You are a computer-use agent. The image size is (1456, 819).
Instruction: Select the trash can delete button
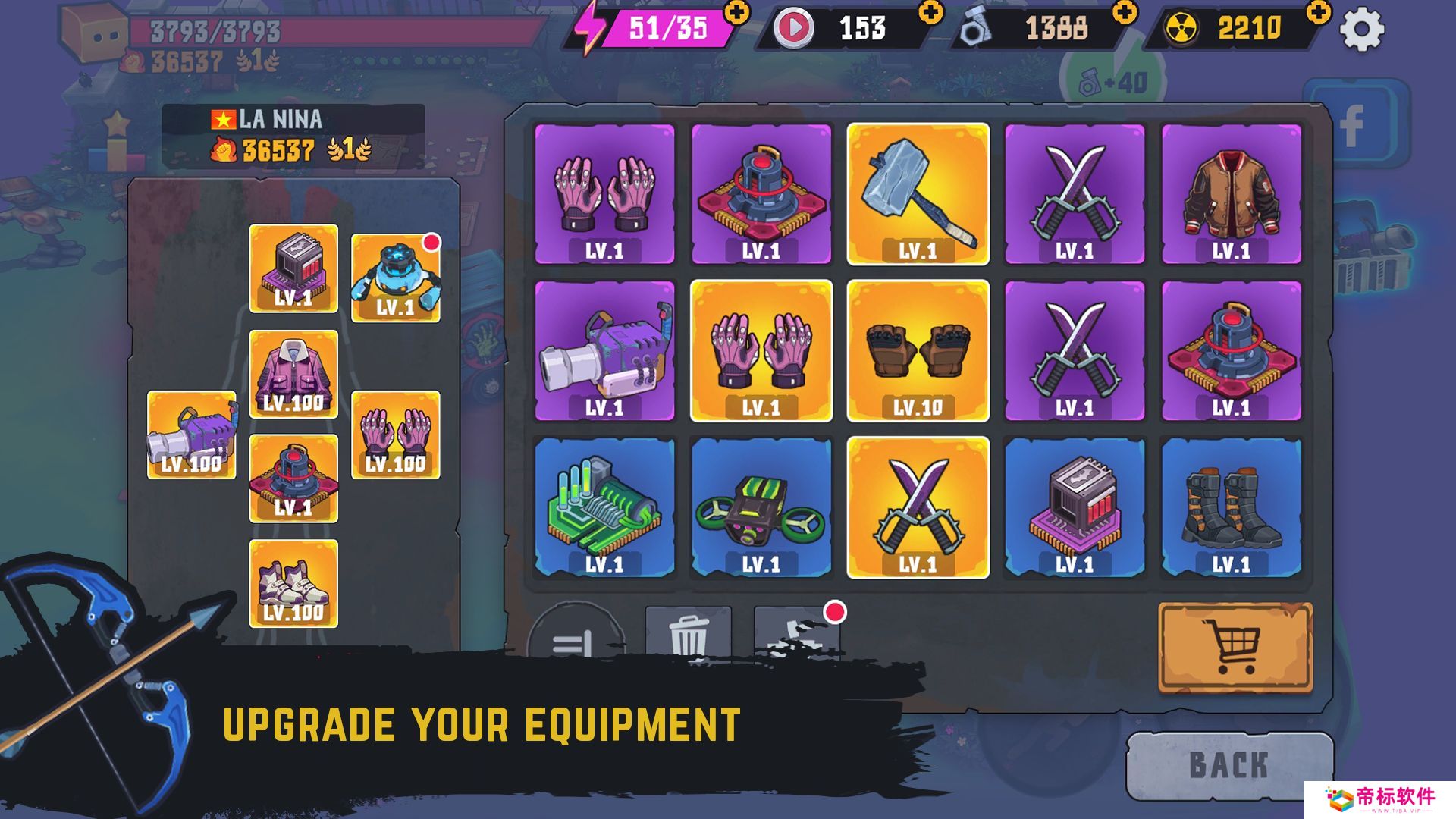pyautogui.click(x=688, y=634)
